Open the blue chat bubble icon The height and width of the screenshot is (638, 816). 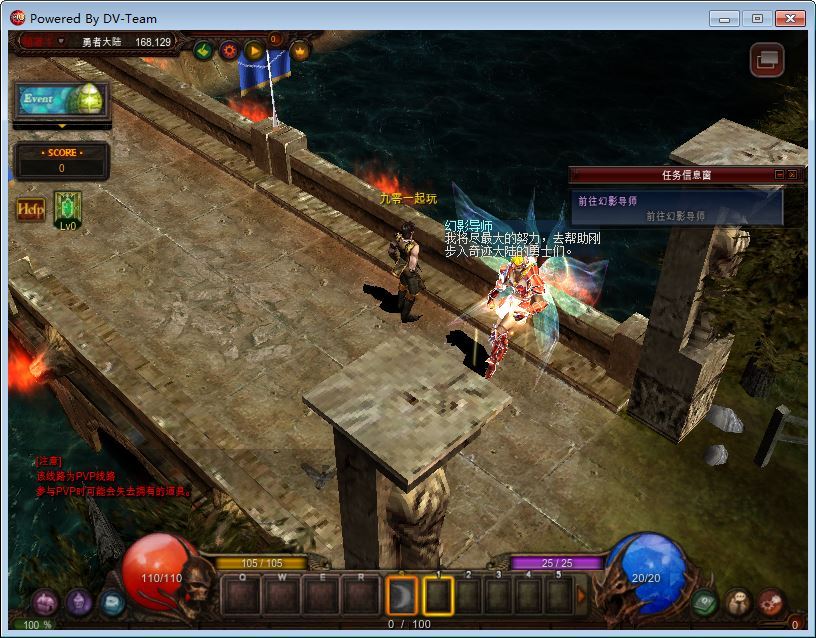pos(113,602)
